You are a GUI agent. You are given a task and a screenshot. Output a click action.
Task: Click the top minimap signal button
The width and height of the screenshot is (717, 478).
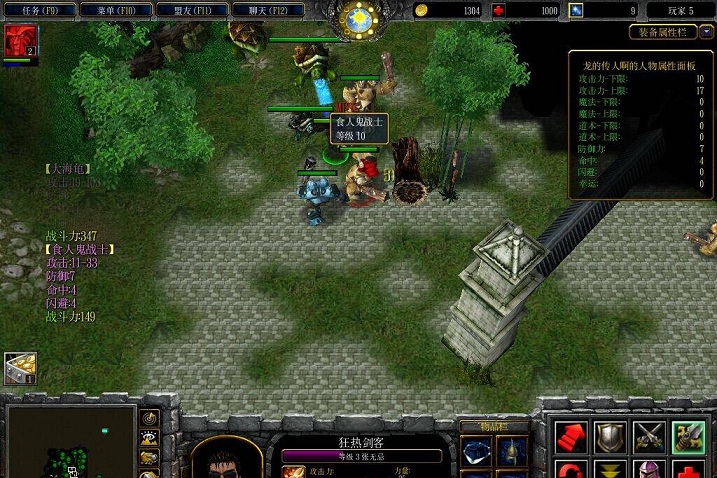[x=150, y=418]
